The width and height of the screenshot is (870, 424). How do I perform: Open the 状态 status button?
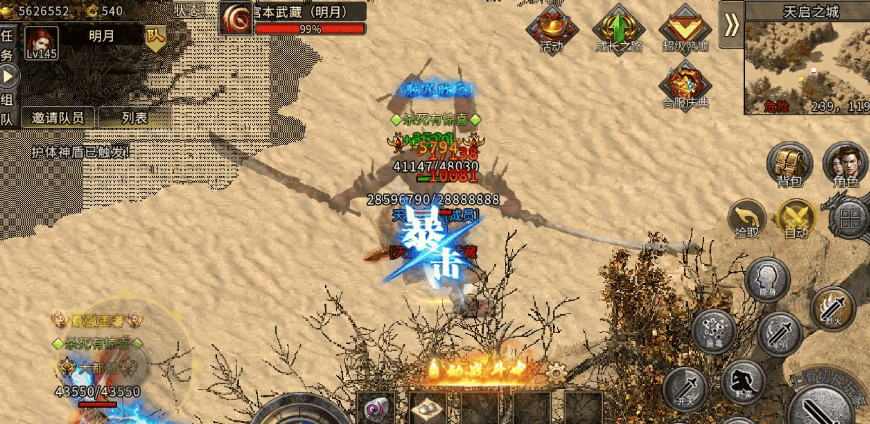pyautogui.click(x=186, y=9)
